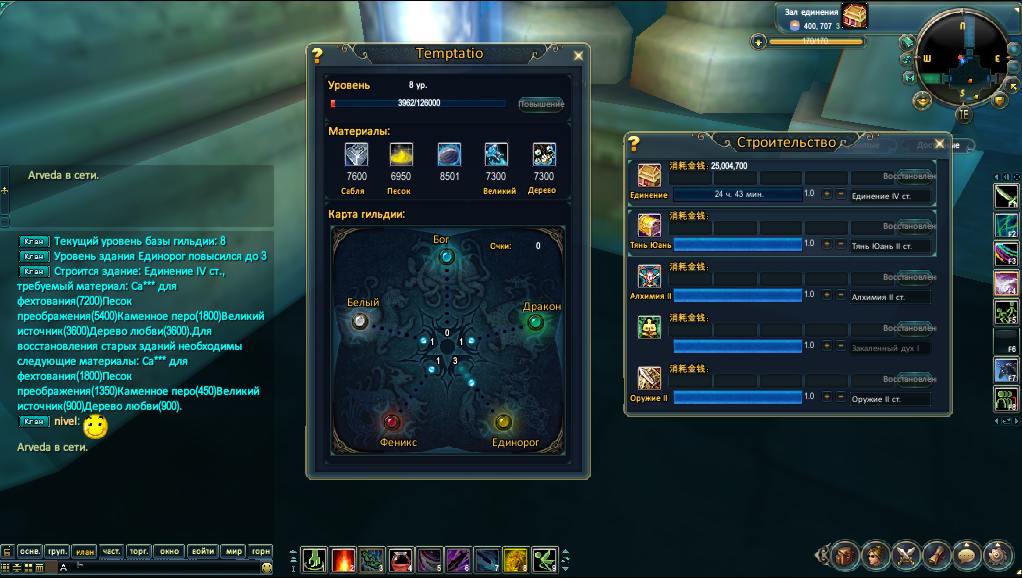This screenshot has width=1022, height=578.
Task: Open help for the Temptatio window
Action: coord(318,56)
